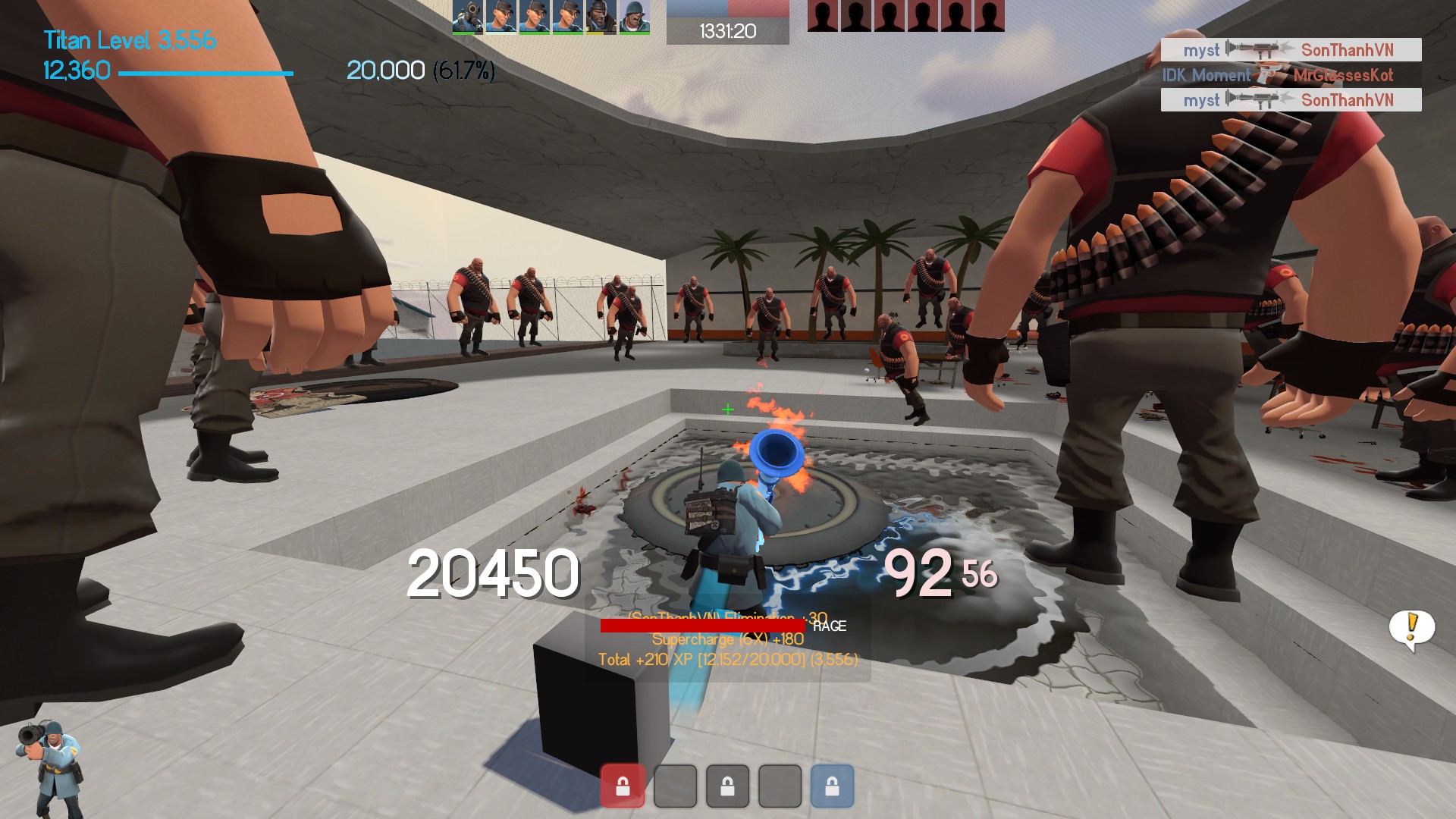Screen dimensions: 1456x819
Task: Select the grey locked slot
Action: pyautogui.click(x=727, y=786)
